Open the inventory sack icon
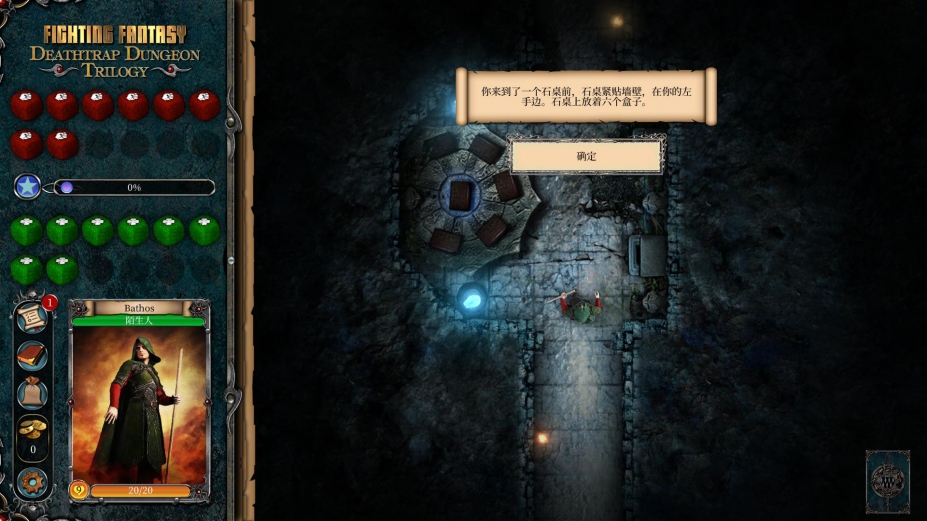Viewport: 927px width, 521px height. click(32, 393)
